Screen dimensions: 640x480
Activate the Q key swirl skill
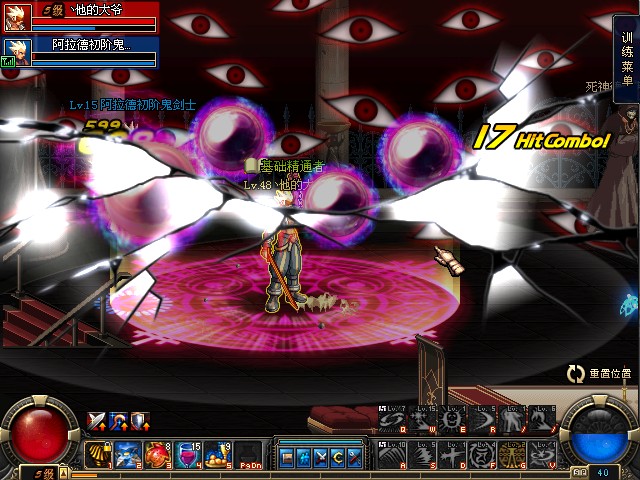pyautogui.click(x=394, y=422)
